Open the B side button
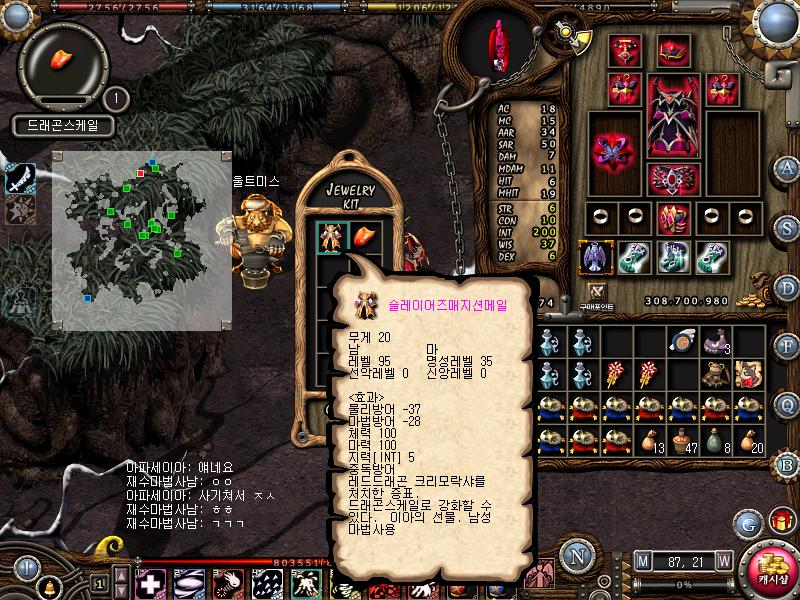Viewport: 800px width, 600px height. (787, 463)
